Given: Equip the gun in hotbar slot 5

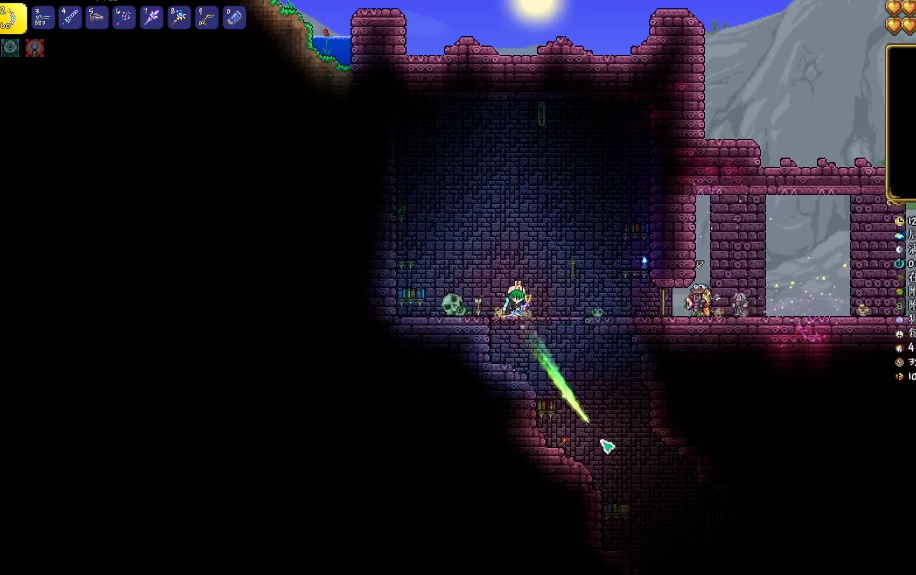Looking at the screenshot, I should [x=97, y=17].
